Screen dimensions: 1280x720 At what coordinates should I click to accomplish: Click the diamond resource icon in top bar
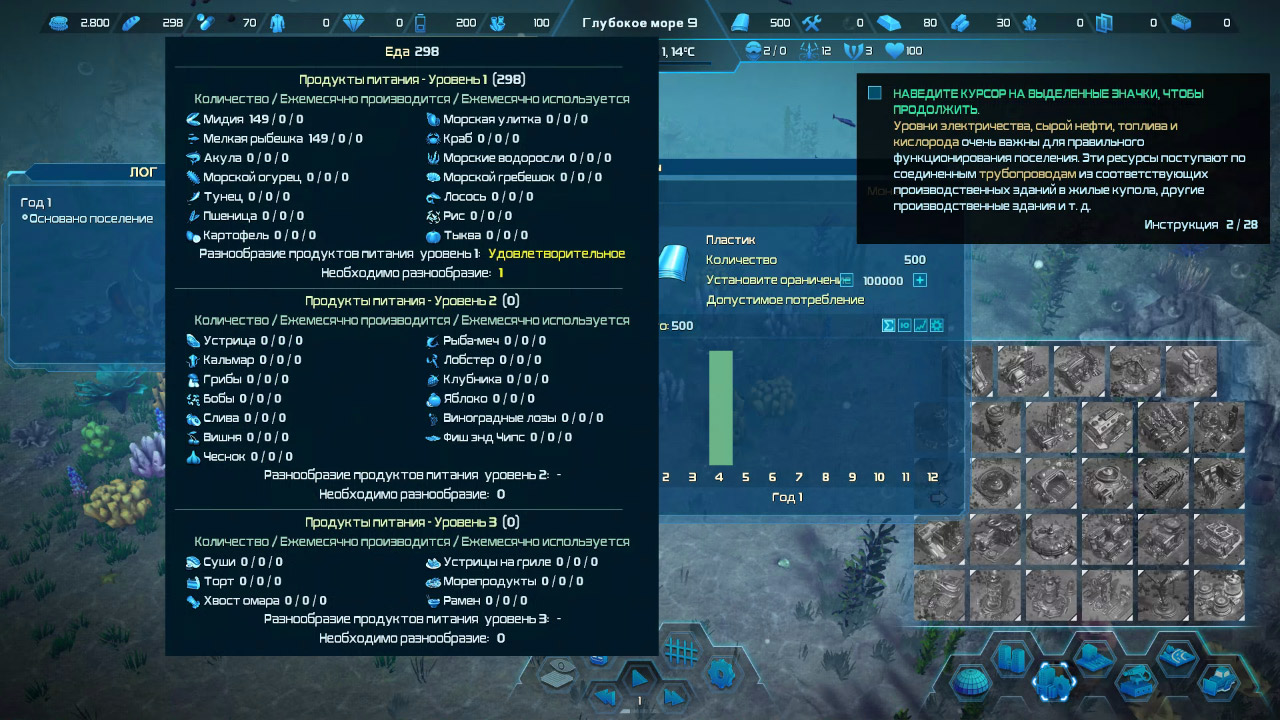coord(355,23)
